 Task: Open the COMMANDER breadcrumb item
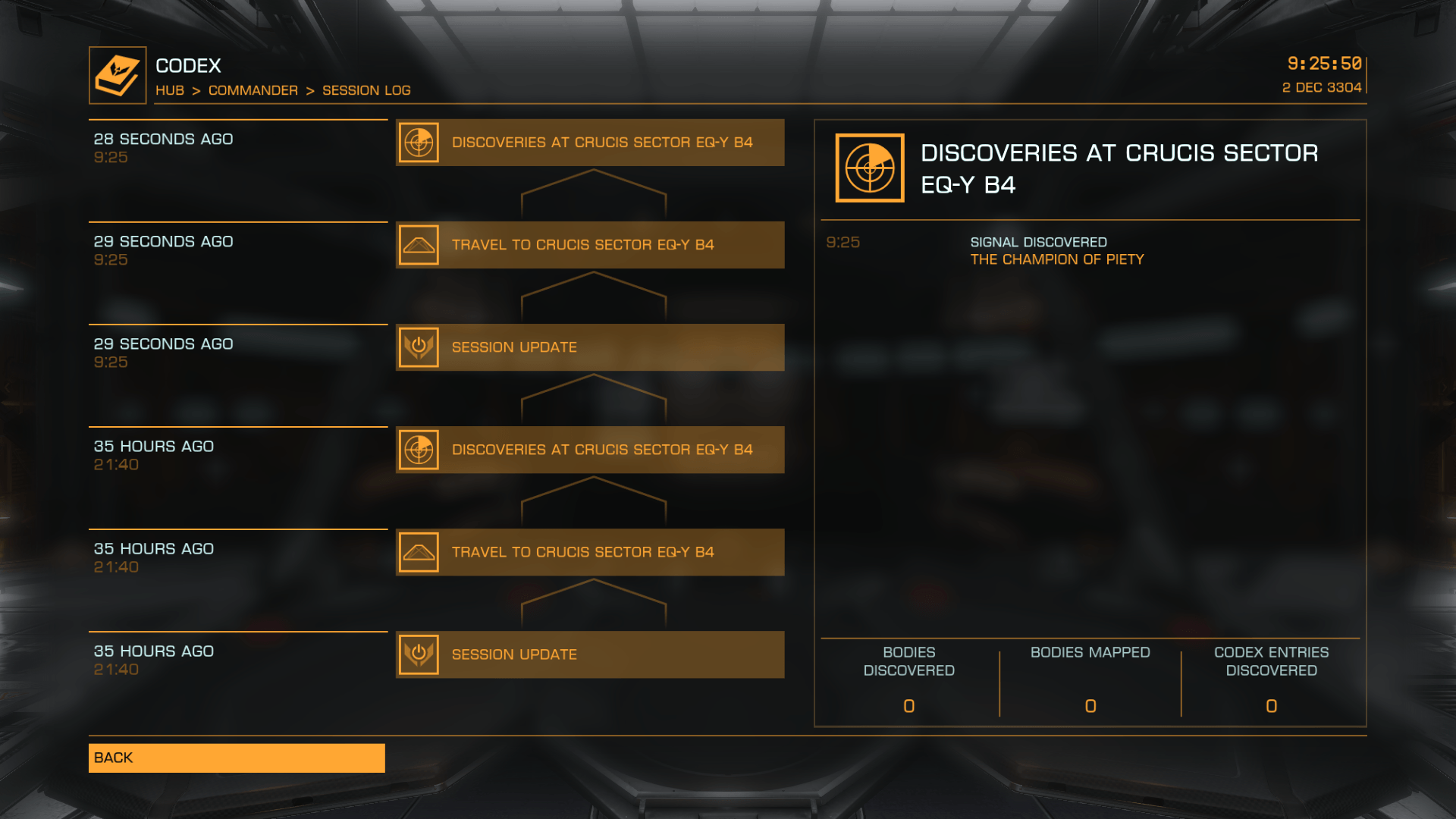252,89
